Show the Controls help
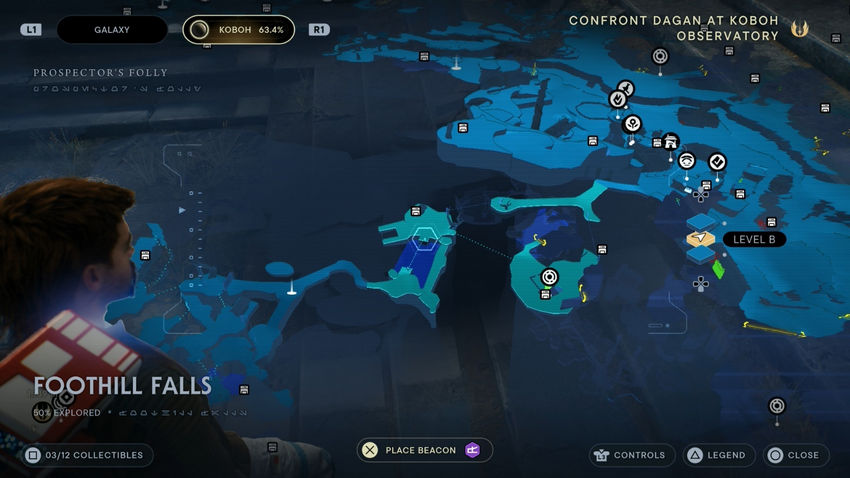The width and height of the screenshot is (850, 478). click(628, 455)
